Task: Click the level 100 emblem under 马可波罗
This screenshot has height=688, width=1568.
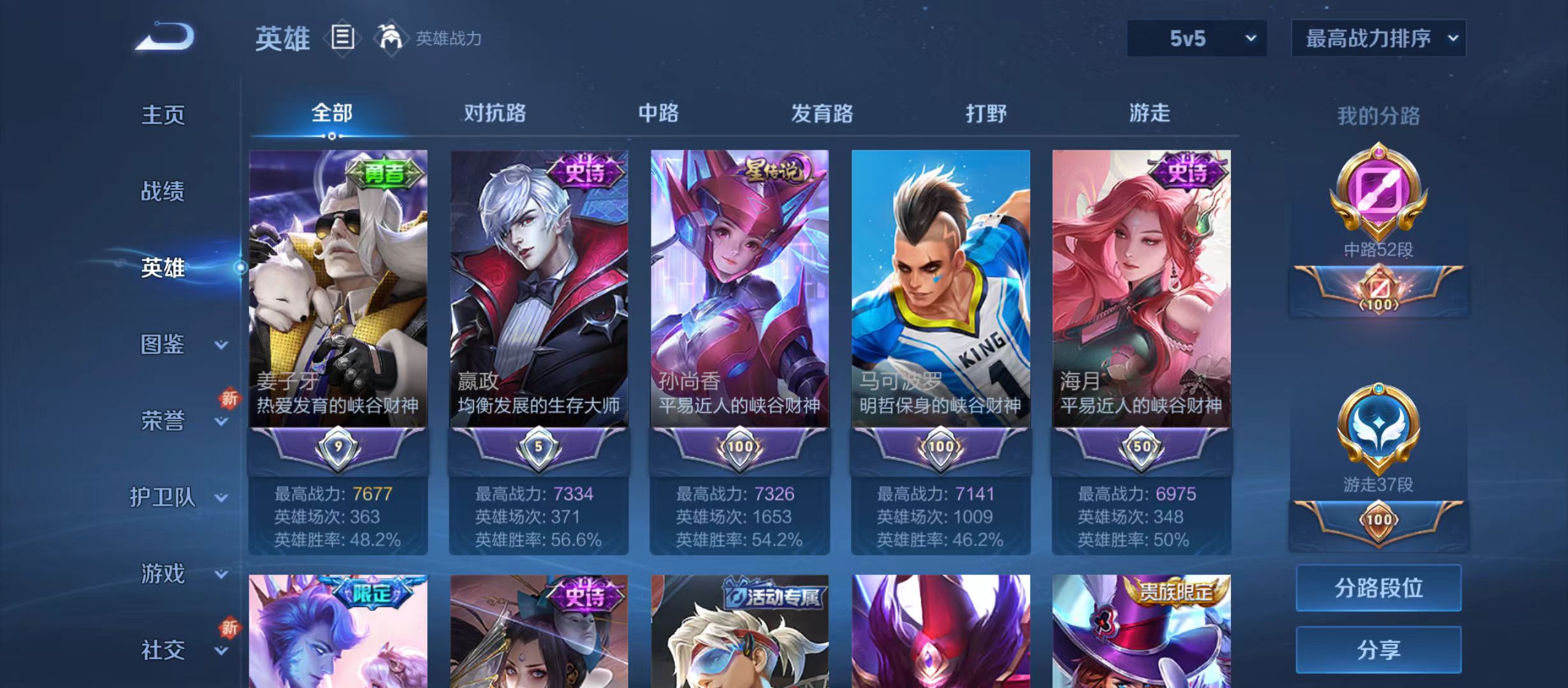Action: tap(940, 447)
